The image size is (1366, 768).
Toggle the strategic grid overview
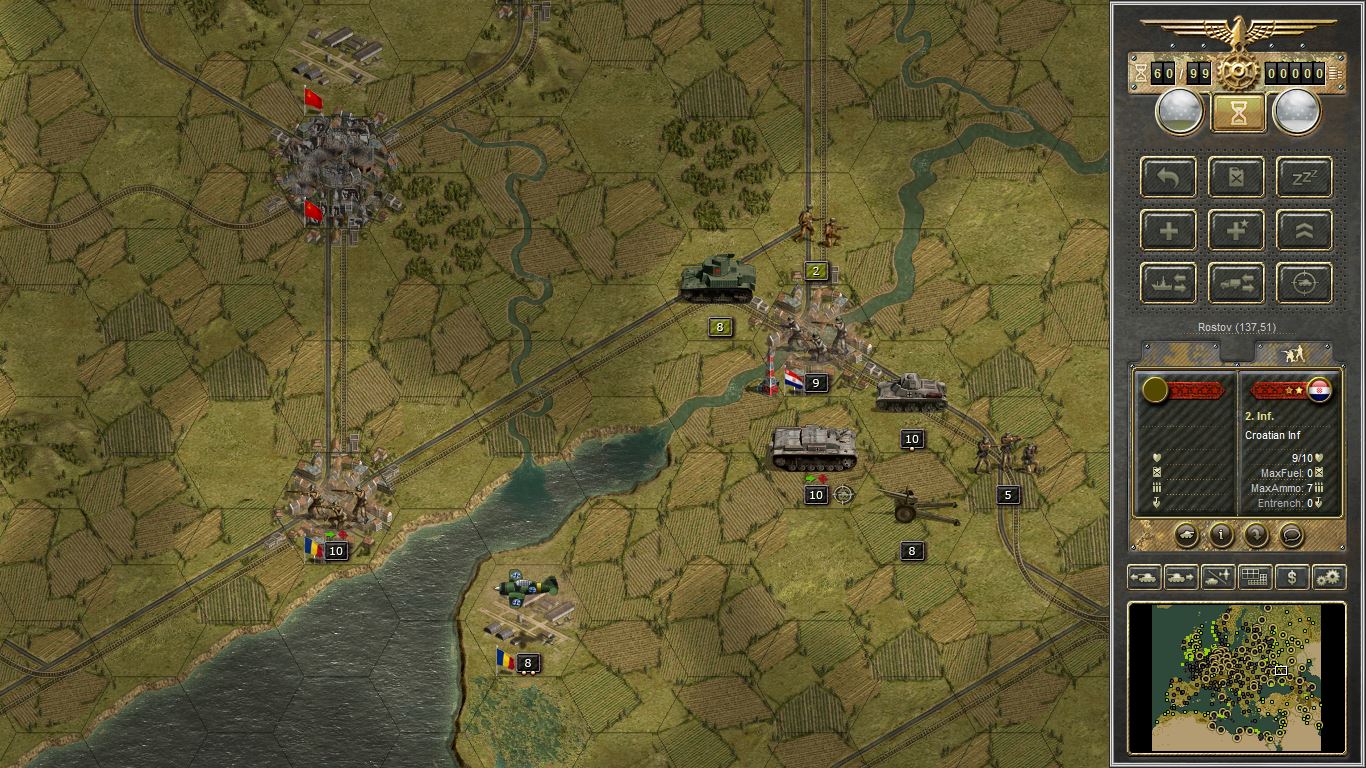(1254, 576)
